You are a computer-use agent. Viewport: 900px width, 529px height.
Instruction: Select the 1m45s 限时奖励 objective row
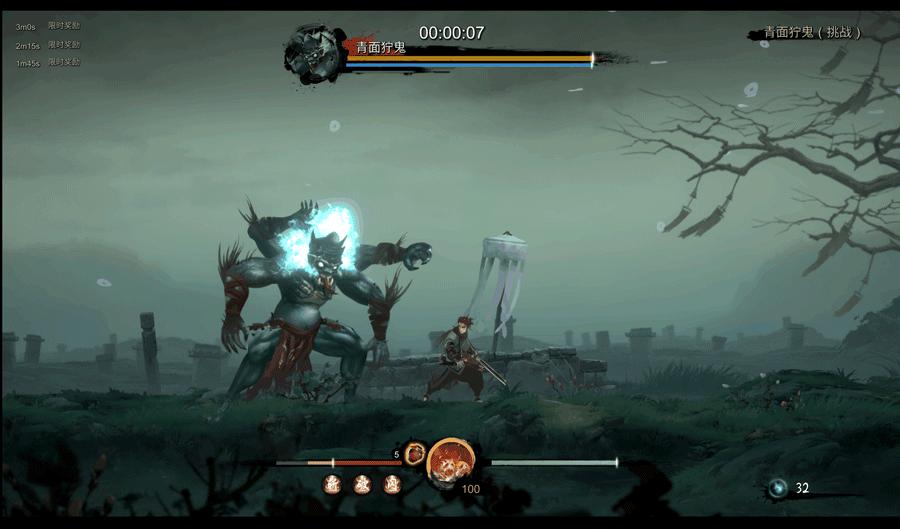point(48,63)
